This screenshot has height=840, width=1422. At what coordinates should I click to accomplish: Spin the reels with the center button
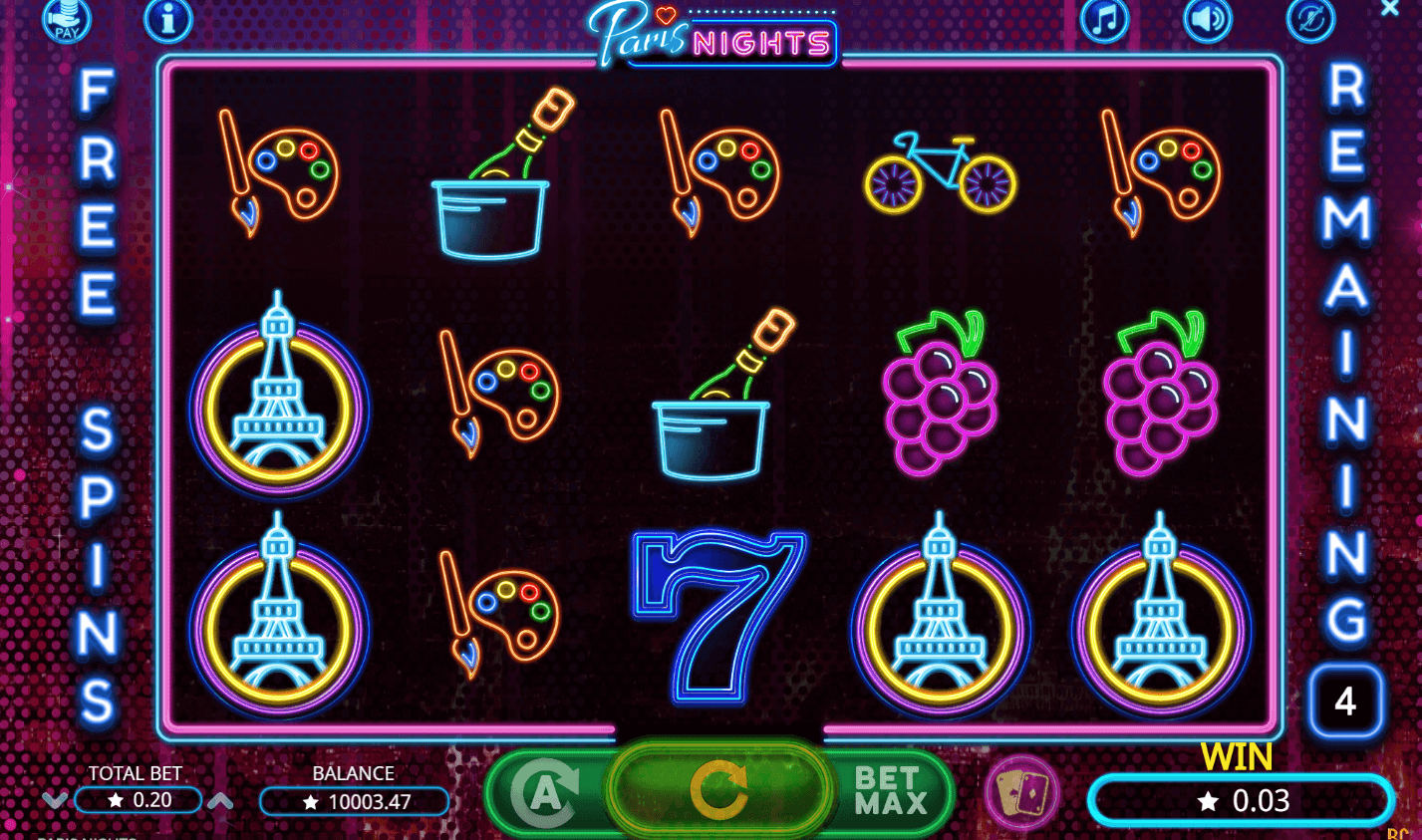(718, 791)
